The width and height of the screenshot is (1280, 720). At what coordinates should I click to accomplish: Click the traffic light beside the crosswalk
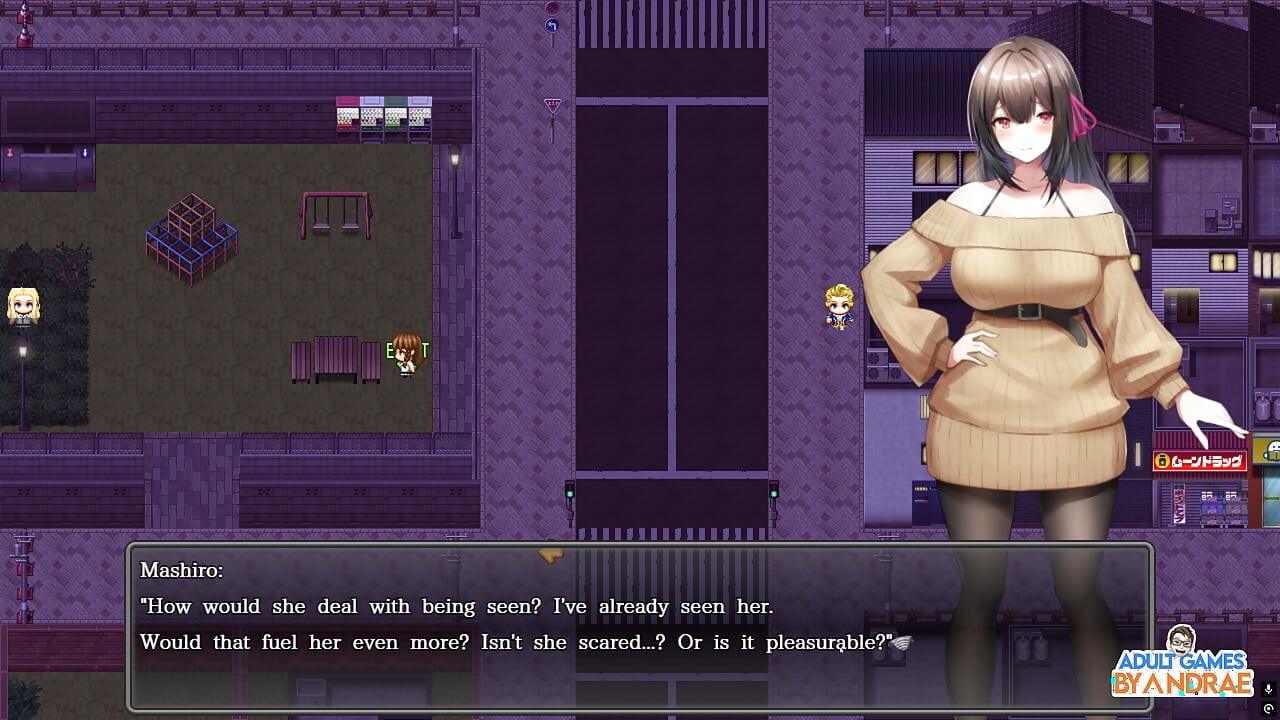tap(570, 490)
